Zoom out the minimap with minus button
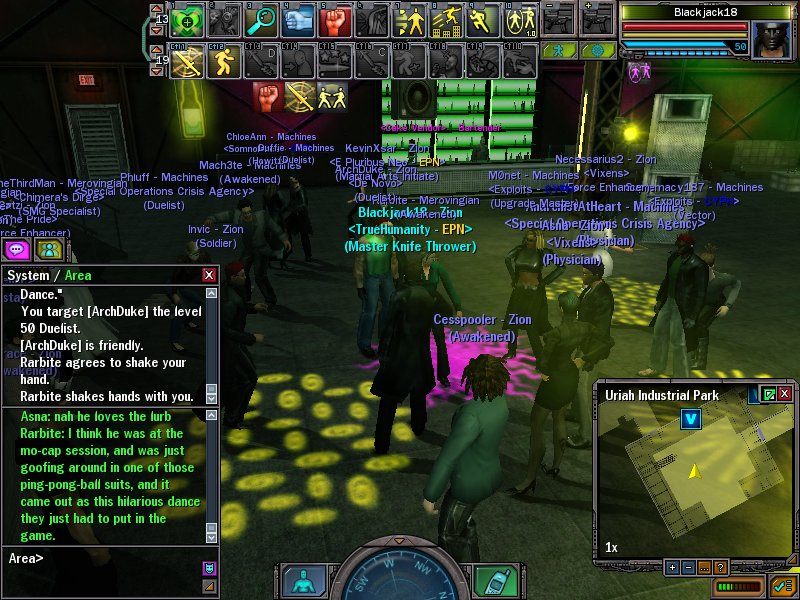 pyautogui.click(x=688, y=567)
